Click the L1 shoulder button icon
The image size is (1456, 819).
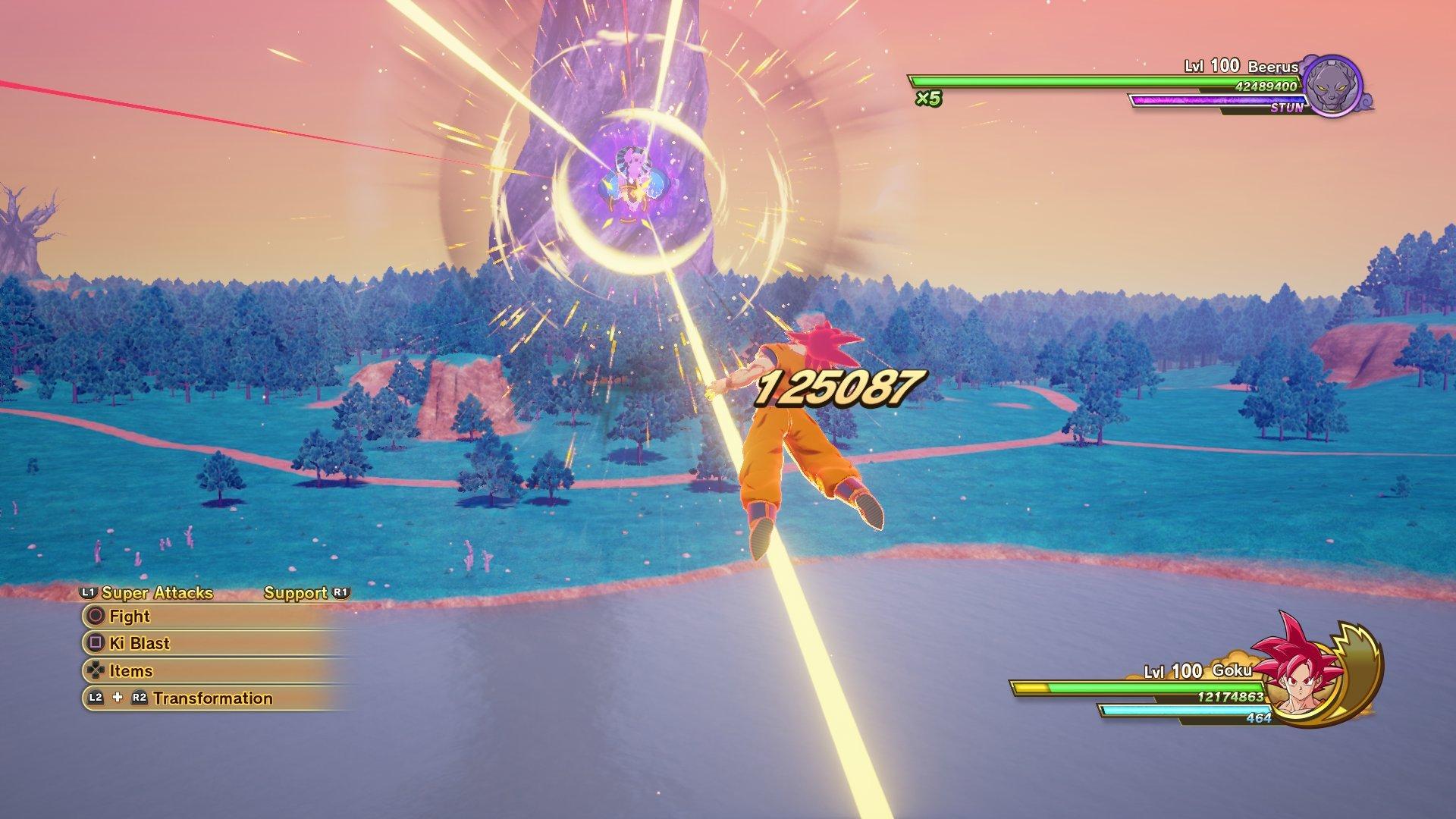pyautogui.click(x=88, y=593)
